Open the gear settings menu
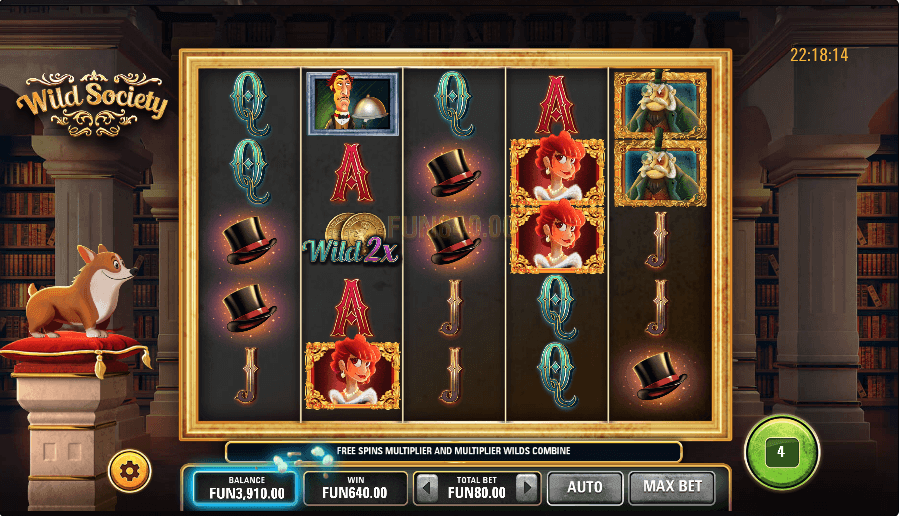899x516 pixels. coord(130,470)
